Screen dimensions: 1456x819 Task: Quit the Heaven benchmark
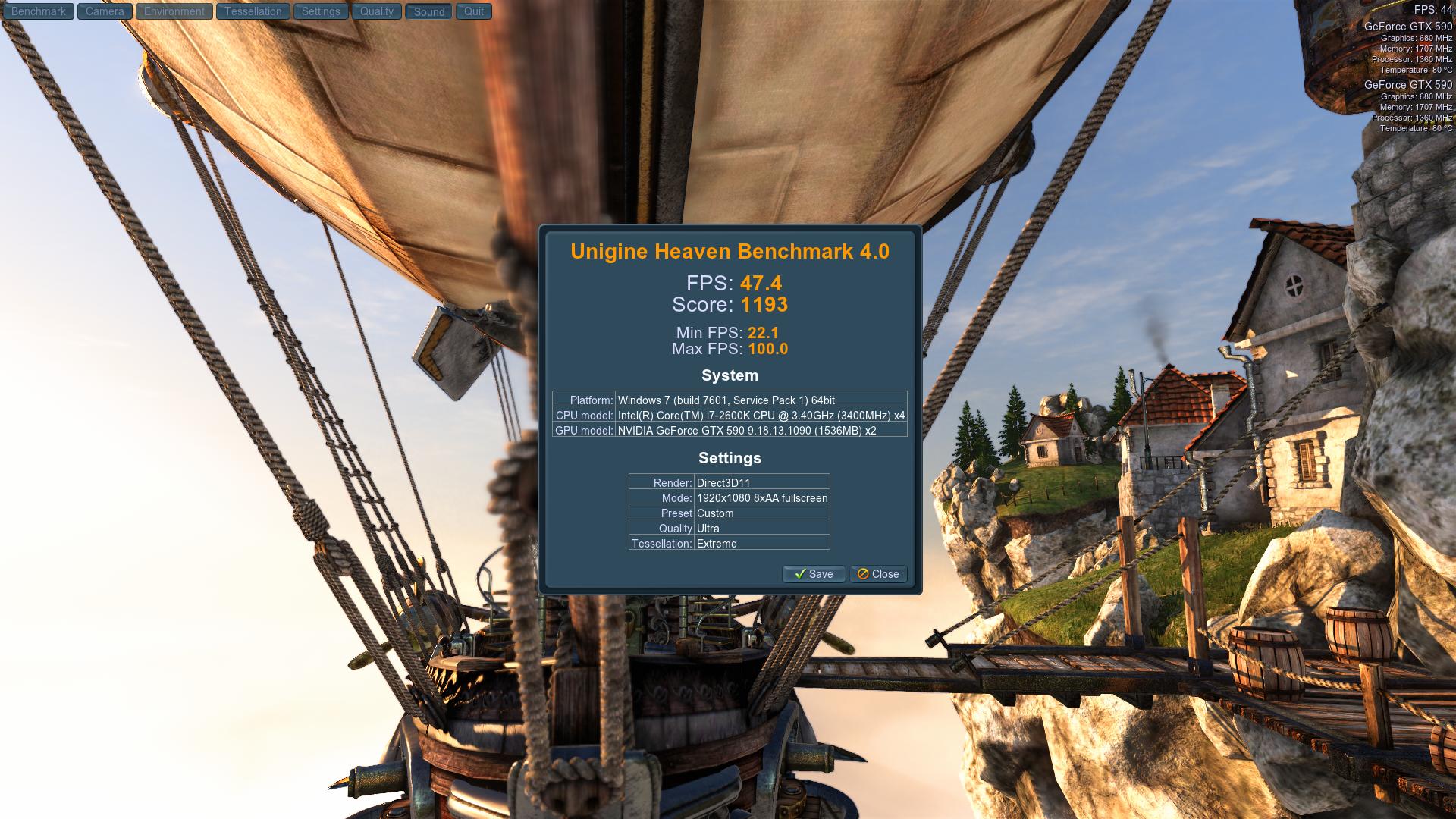pyautogui.click(x=474, y=11)
